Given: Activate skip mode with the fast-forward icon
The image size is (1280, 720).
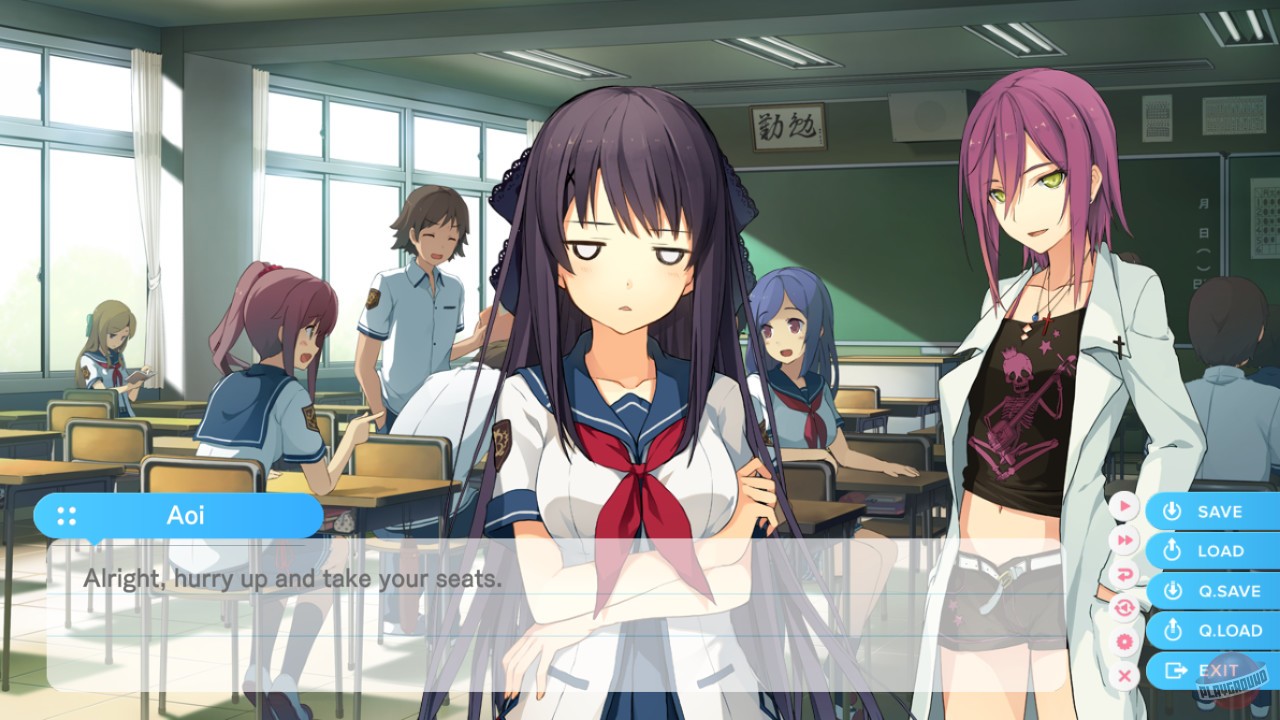Looking at the screenshot, I should [x=1123, y=540].
